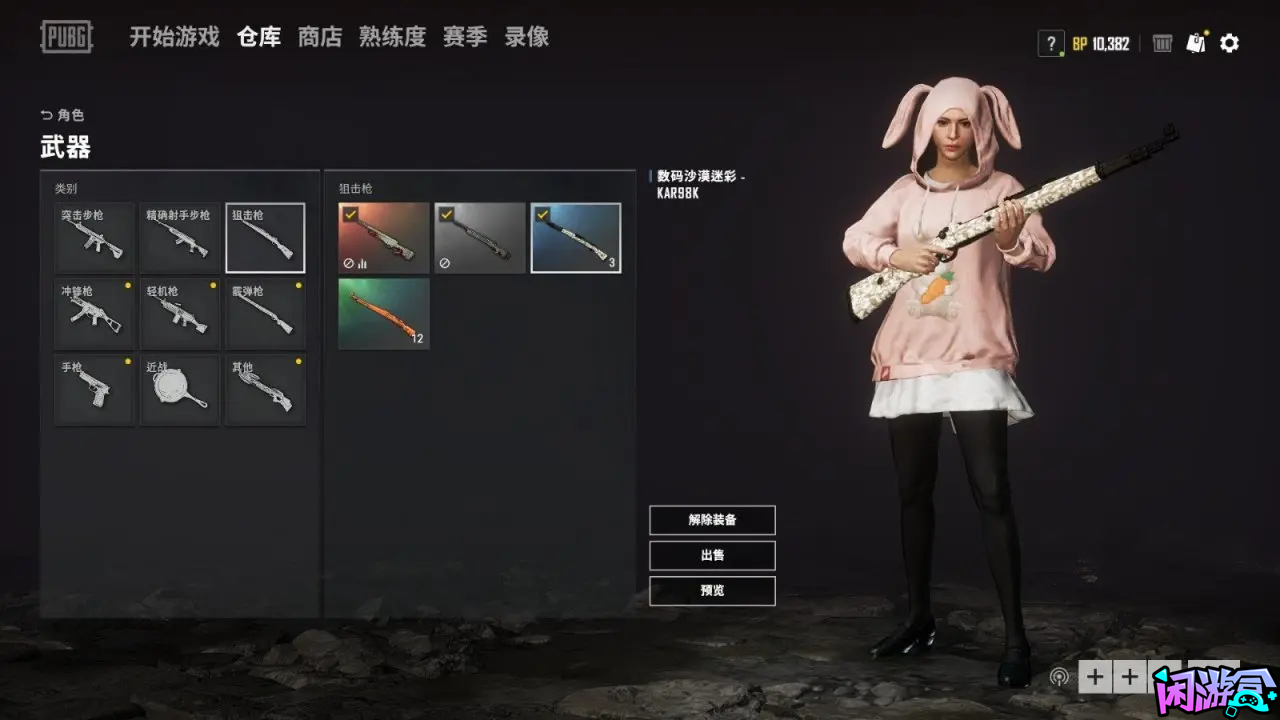Open the gear settings icon
Image resolution: width=1280 pixels, height=720 pixels.
[1230, 43]
